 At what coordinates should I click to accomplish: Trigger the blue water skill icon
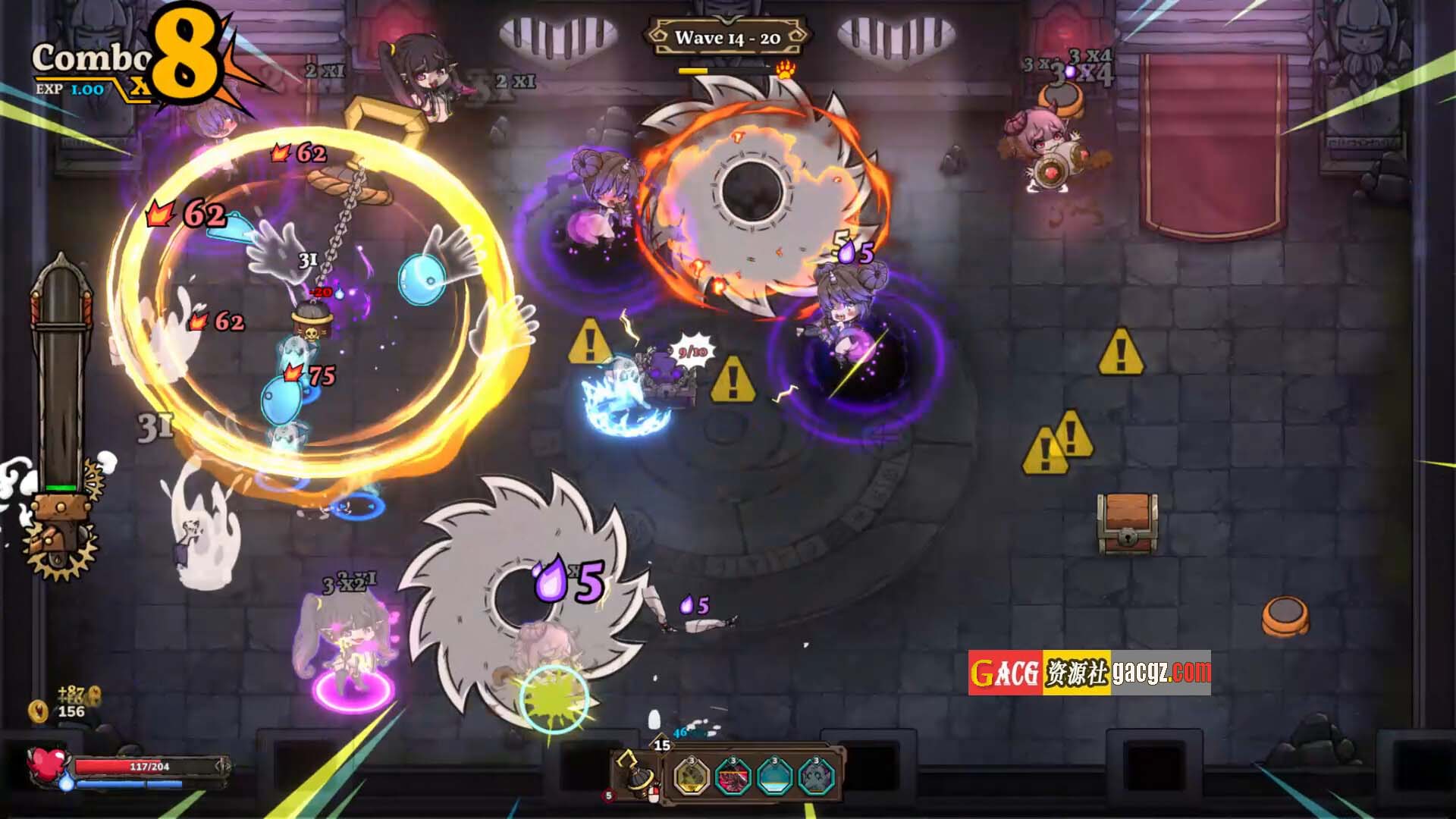[x=774, y=777]
